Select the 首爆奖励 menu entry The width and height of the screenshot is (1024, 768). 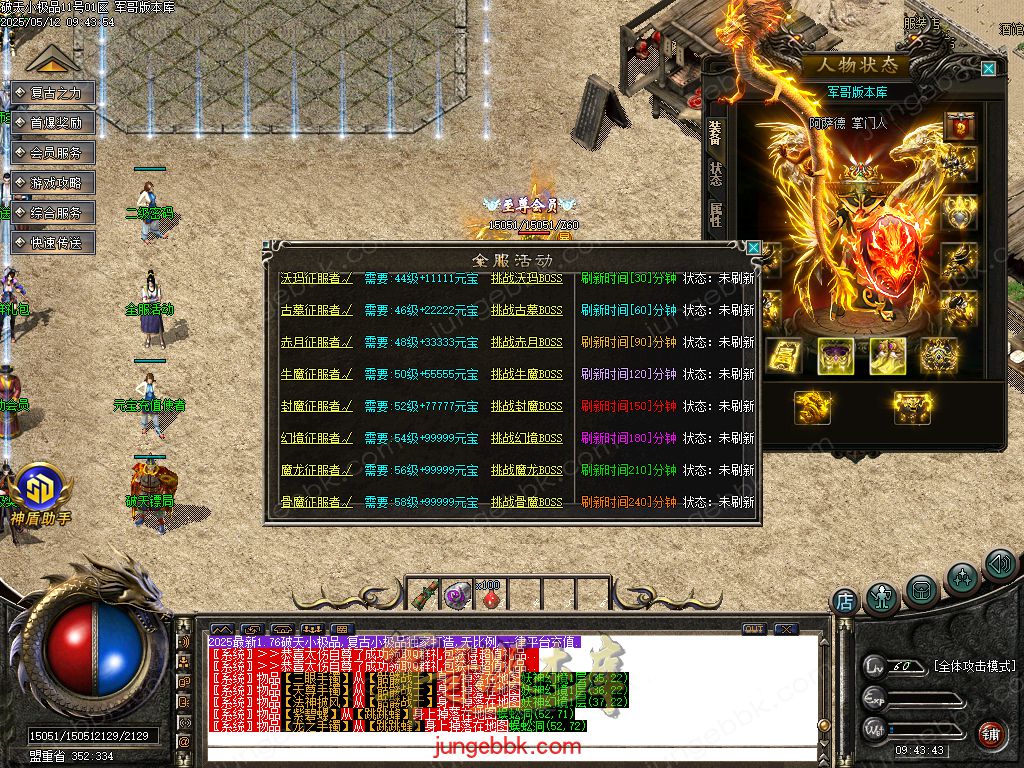point(55,123)
